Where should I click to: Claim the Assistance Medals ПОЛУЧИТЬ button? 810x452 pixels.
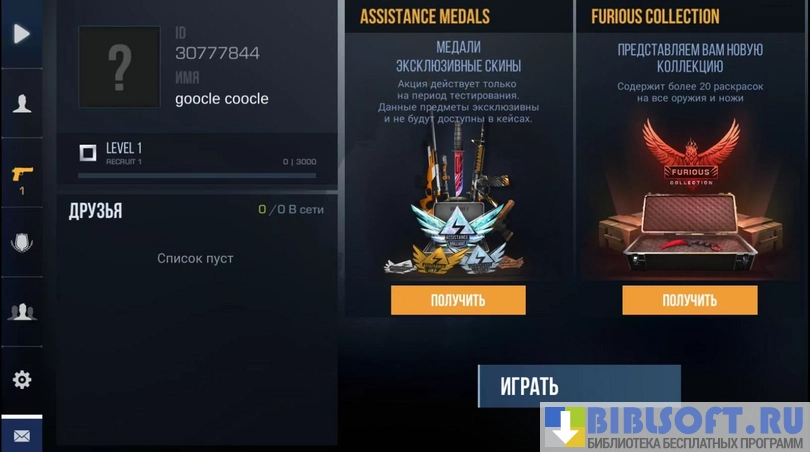[458, 300]
